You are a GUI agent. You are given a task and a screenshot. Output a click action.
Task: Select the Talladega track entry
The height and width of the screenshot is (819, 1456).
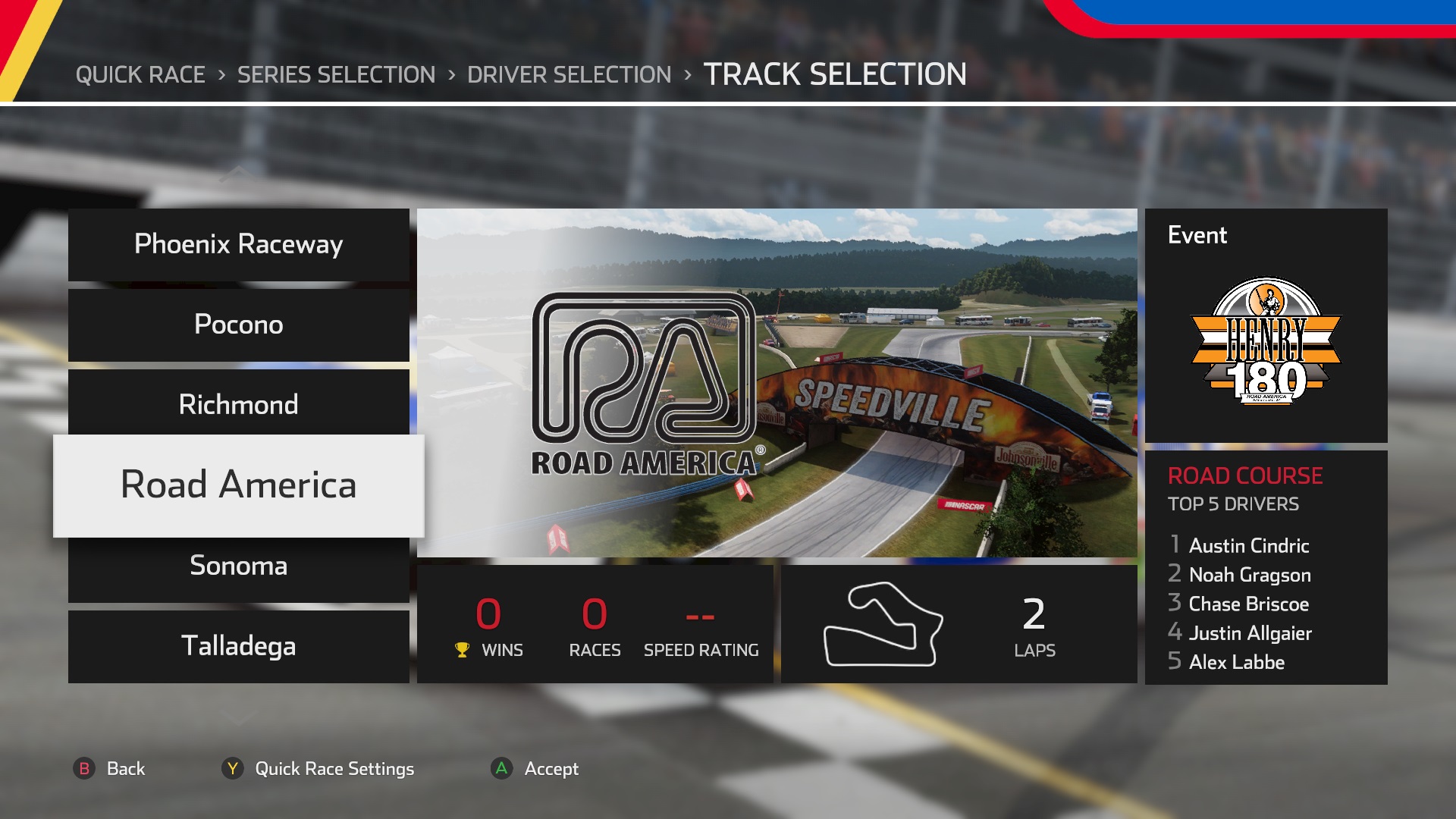238,646
